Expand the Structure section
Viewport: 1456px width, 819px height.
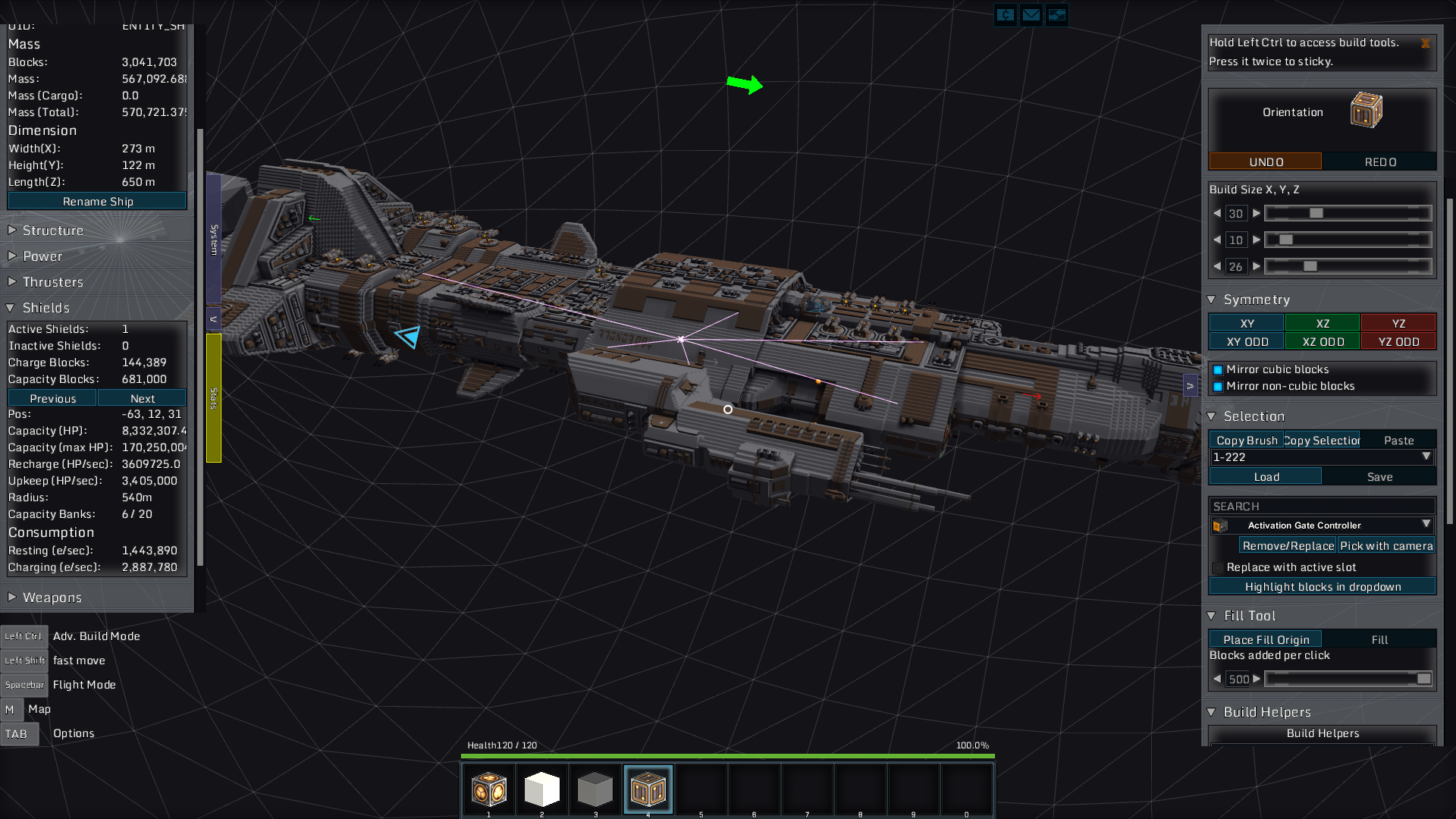53,231
